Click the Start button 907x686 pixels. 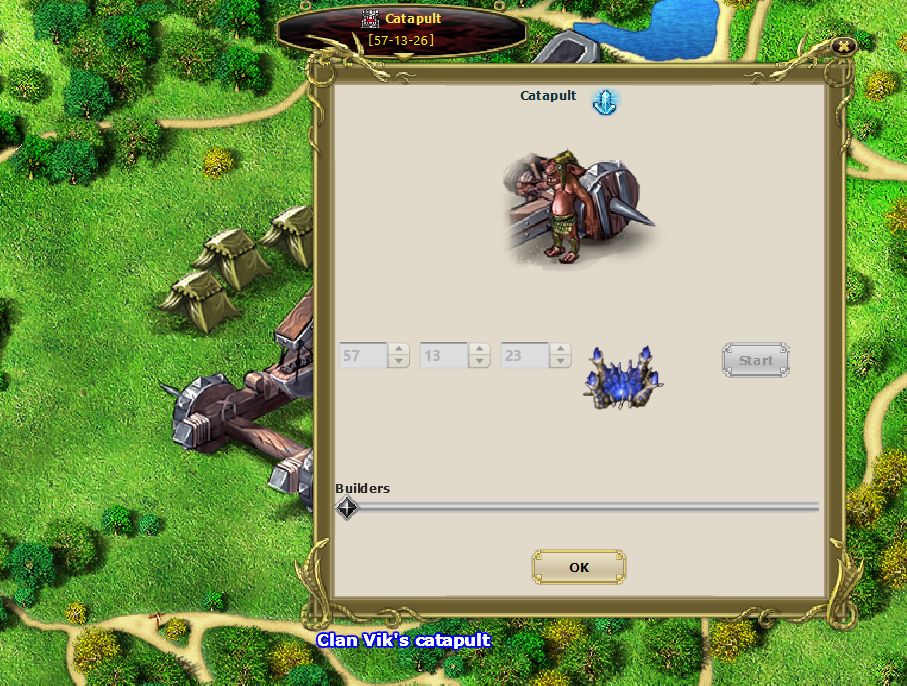(755, 360)
